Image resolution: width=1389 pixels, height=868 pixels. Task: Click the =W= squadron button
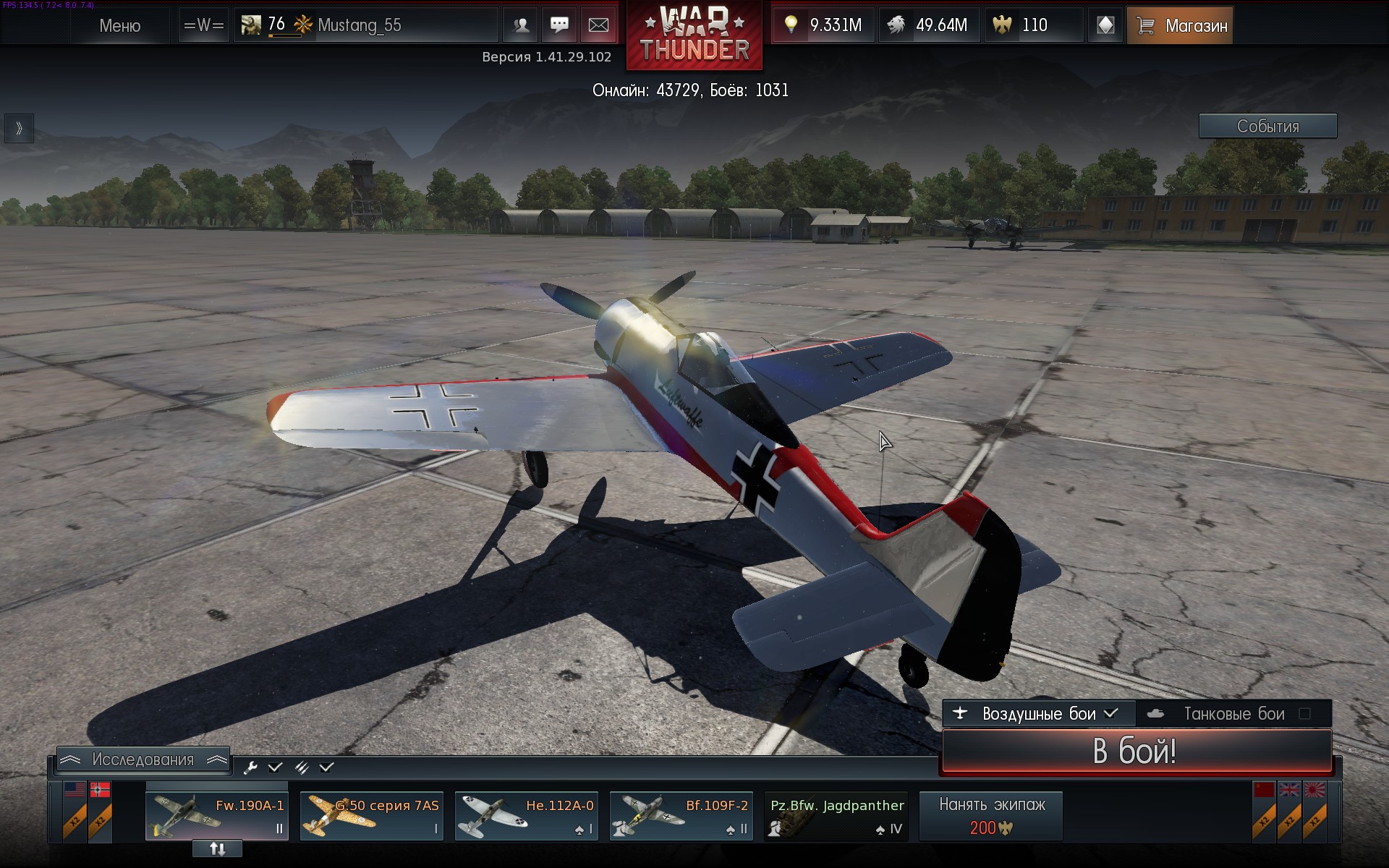203,26
